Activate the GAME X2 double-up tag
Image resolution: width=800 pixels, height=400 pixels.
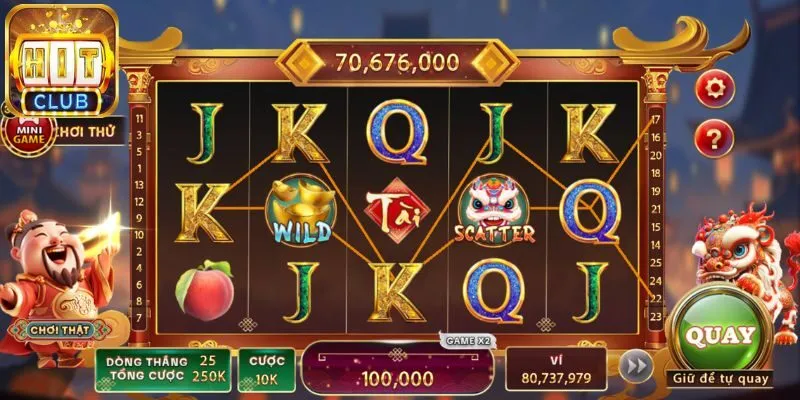point(469,340)
